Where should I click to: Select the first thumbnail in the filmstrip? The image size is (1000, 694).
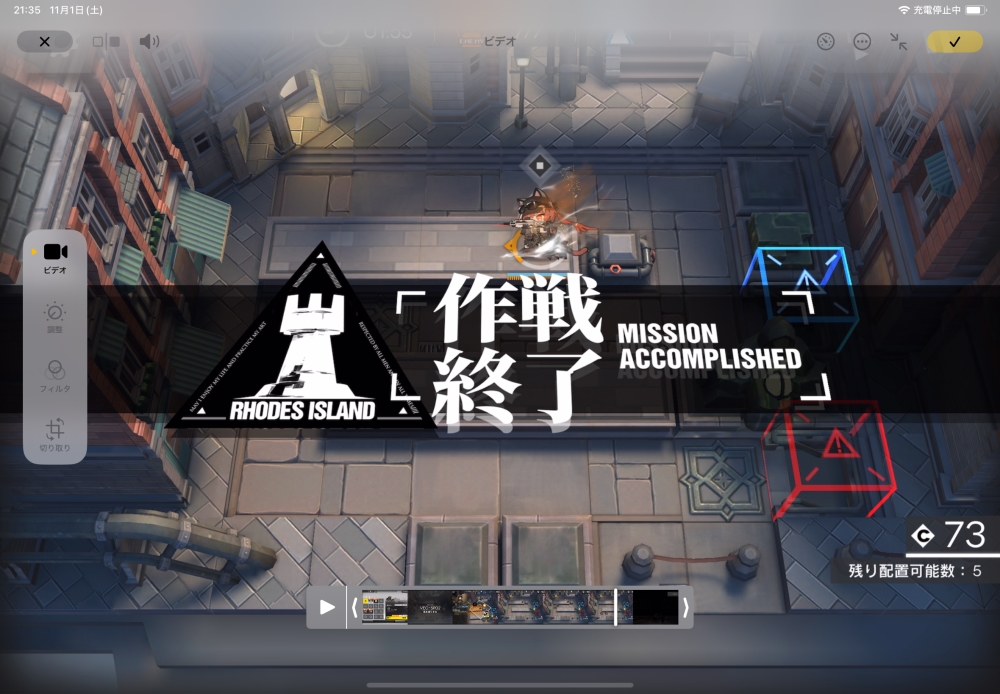(384, 607)
